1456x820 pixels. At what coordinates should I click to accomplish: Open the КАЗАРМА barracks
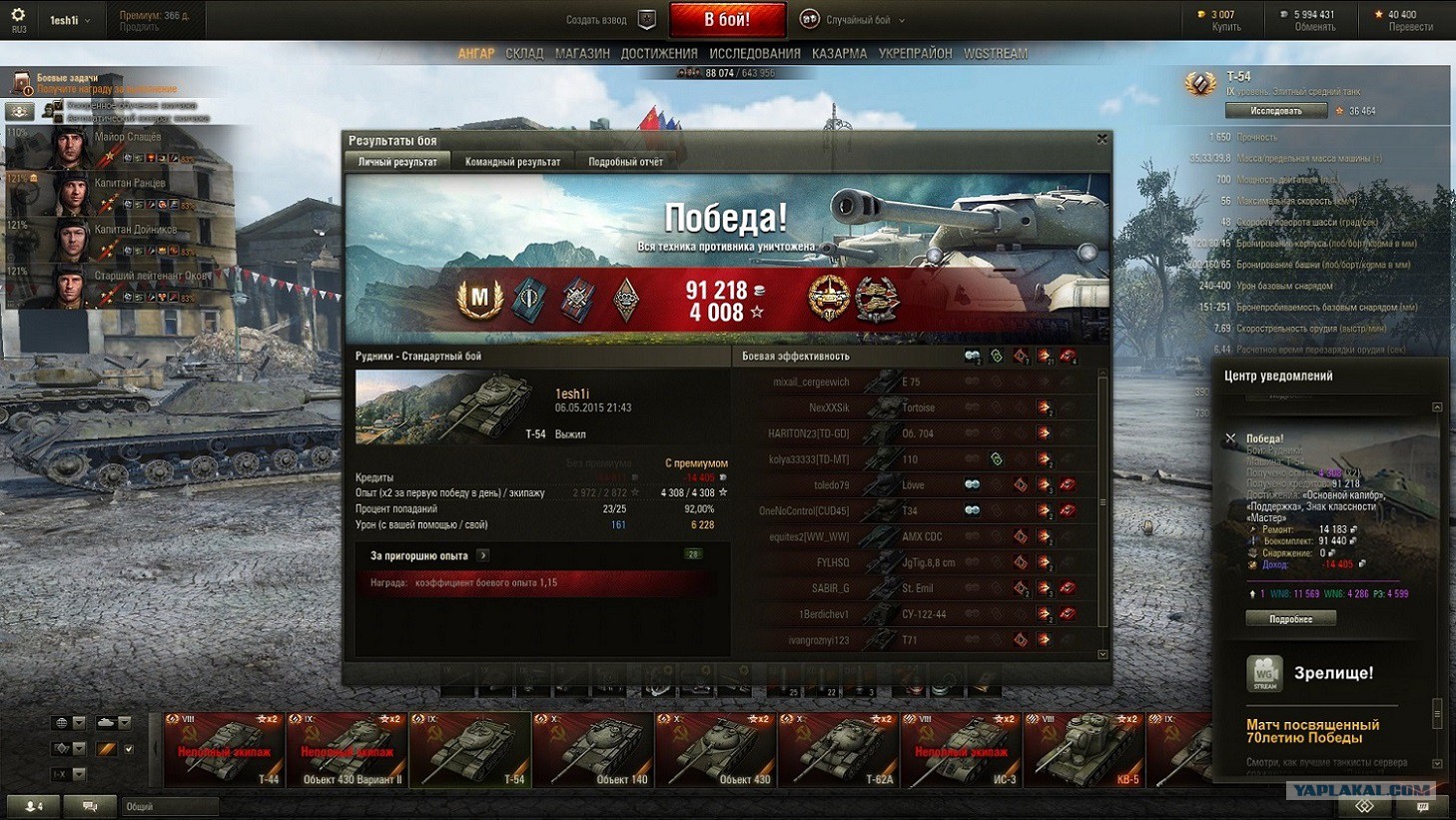pos(839,54)
